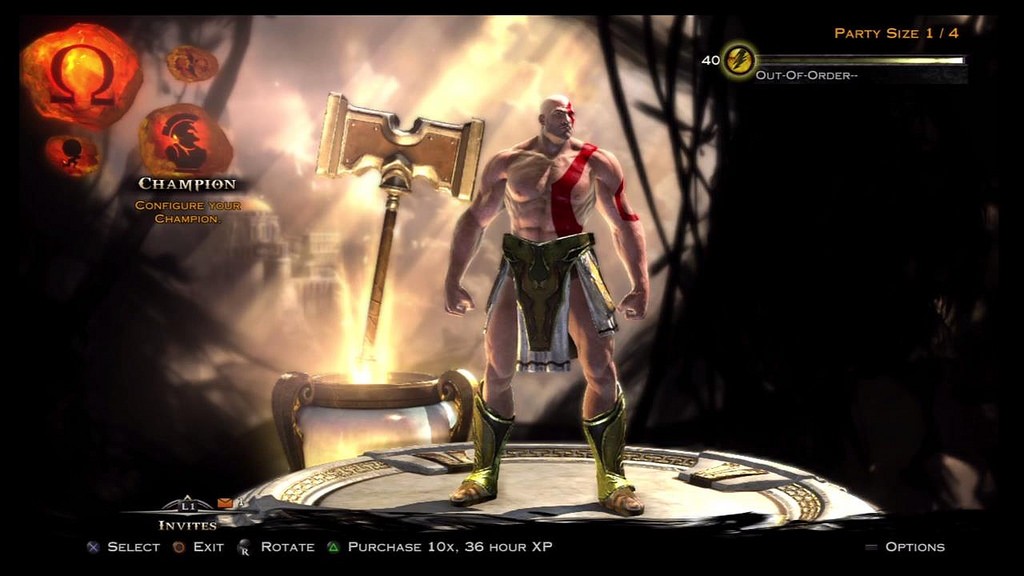Choose the small running figure emblem
This screenshot has width=1024, height=576.
(x=72, y=153)
